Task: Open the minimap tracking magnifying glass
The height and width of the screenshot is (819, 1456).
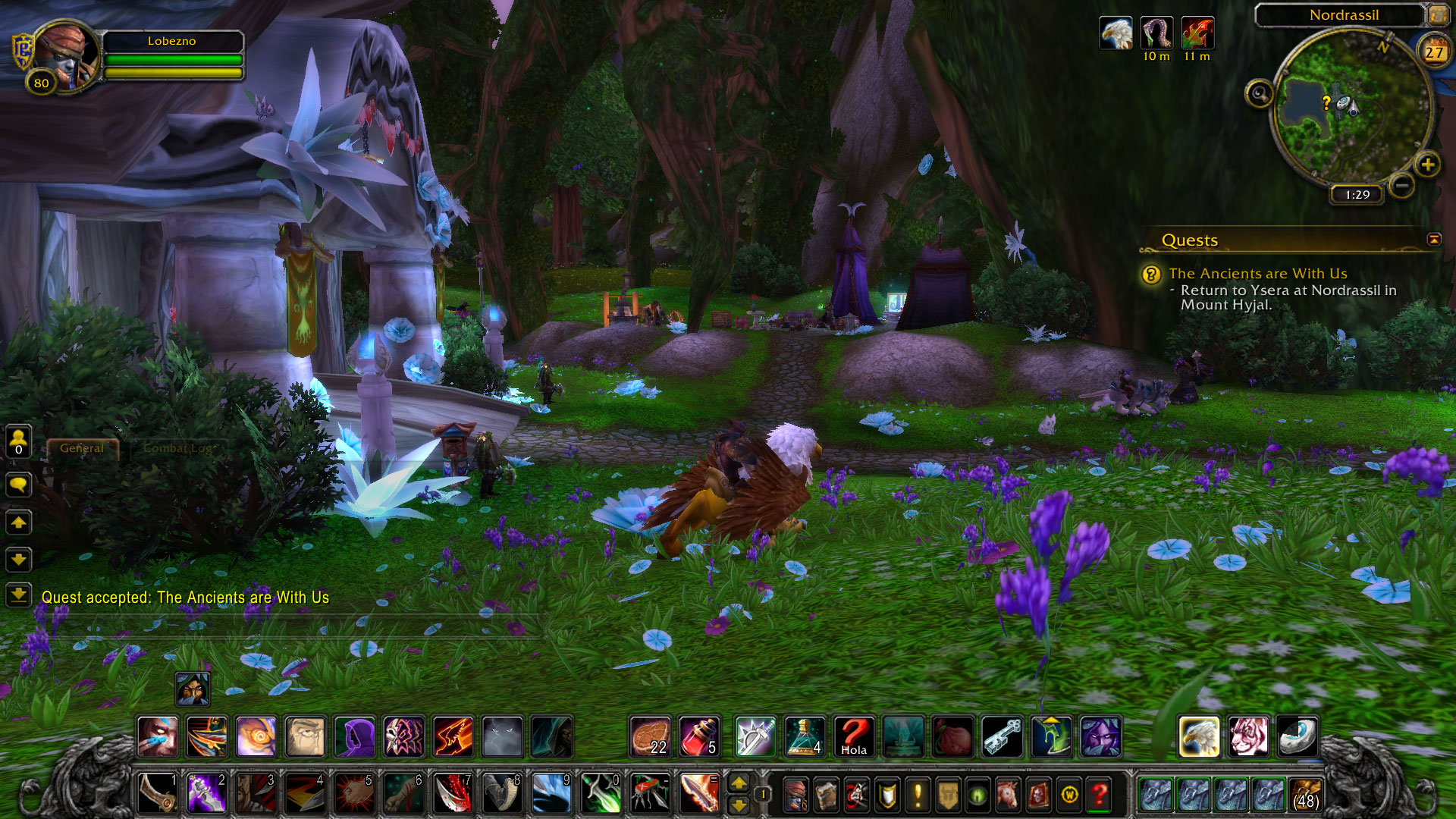Action: pos(1259,94)
